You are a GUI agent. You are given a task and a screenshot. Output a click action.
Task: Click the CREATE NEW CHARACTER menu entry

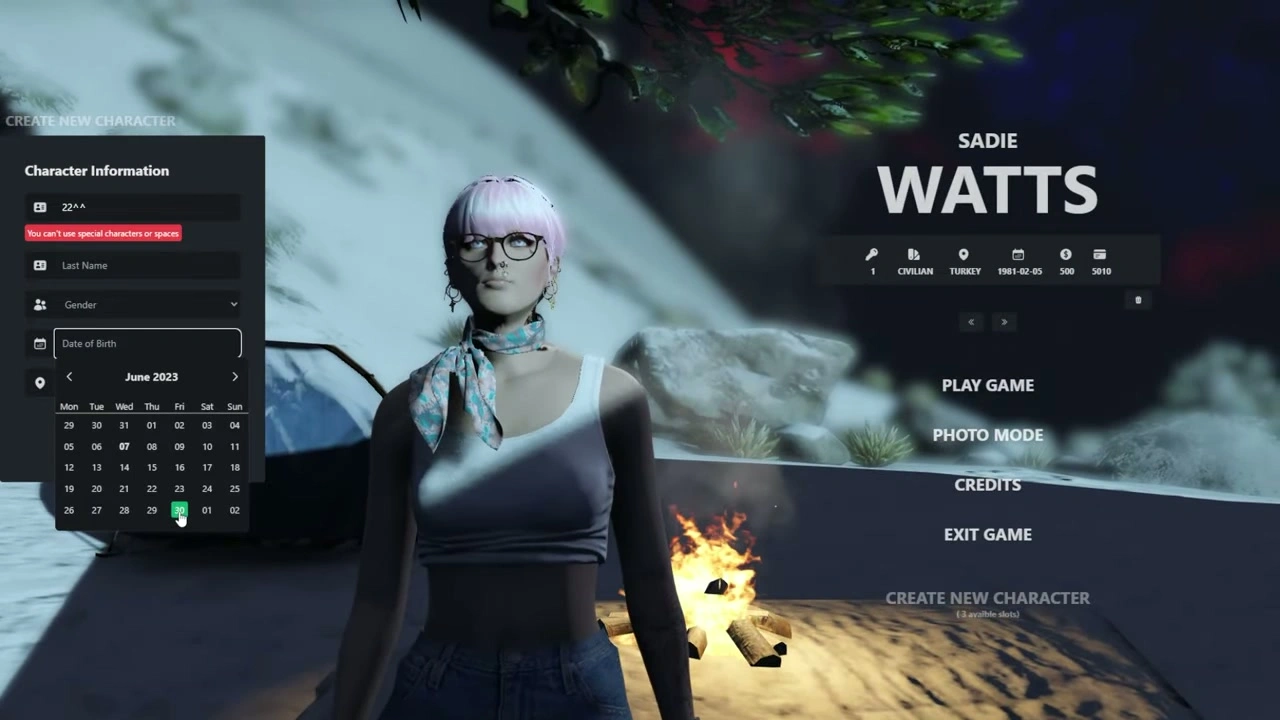click(x=987, y=598)
